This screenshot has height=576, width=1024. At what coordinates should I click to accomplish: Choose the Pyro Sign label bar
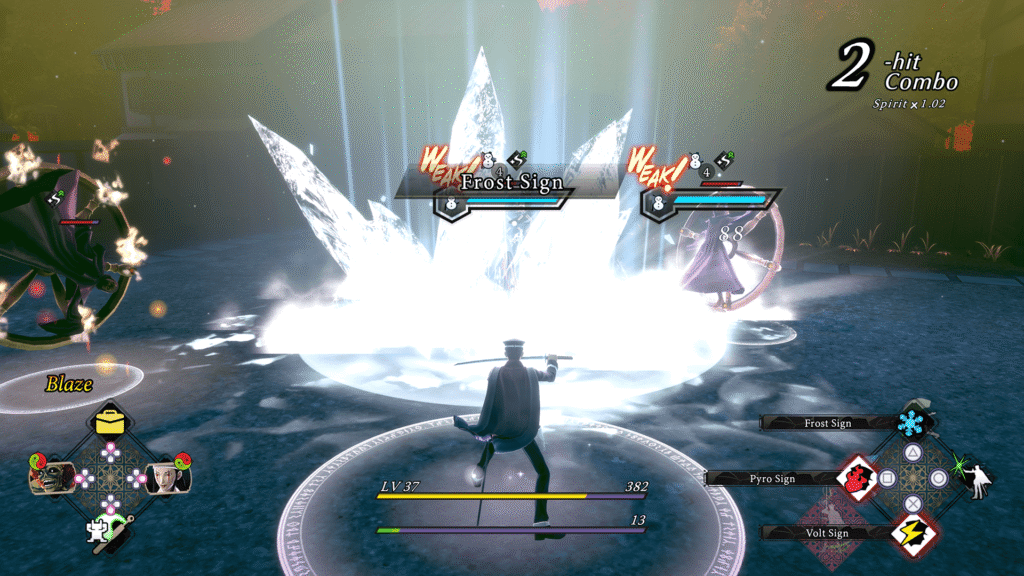[772, 478]
